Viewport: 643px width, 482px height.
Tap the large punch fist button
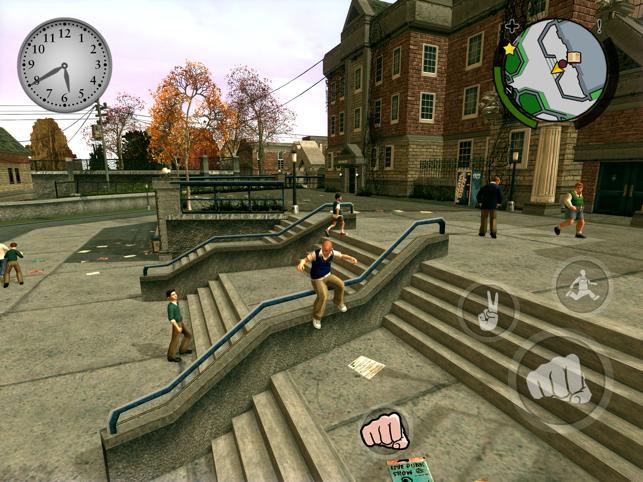point(559,379)
